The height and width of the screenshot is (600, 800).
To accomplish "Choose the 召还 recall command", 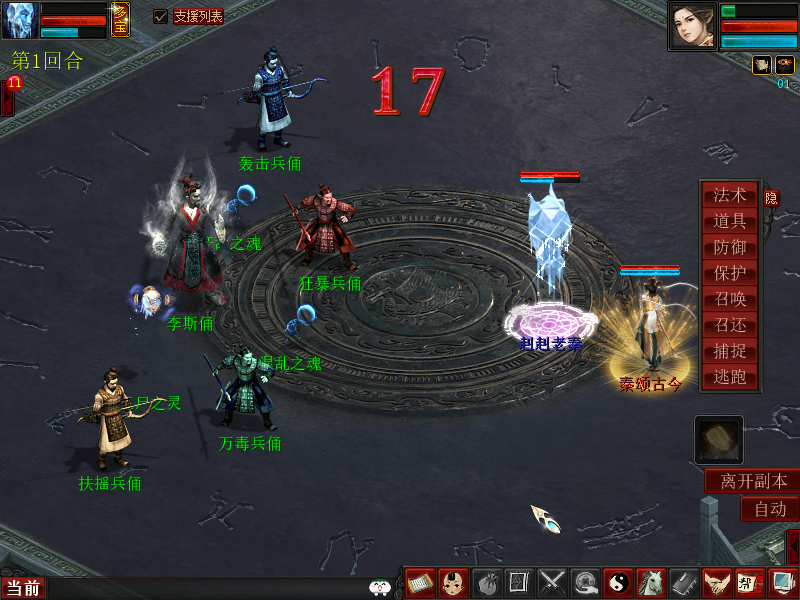I will click(x=730, y=326).
